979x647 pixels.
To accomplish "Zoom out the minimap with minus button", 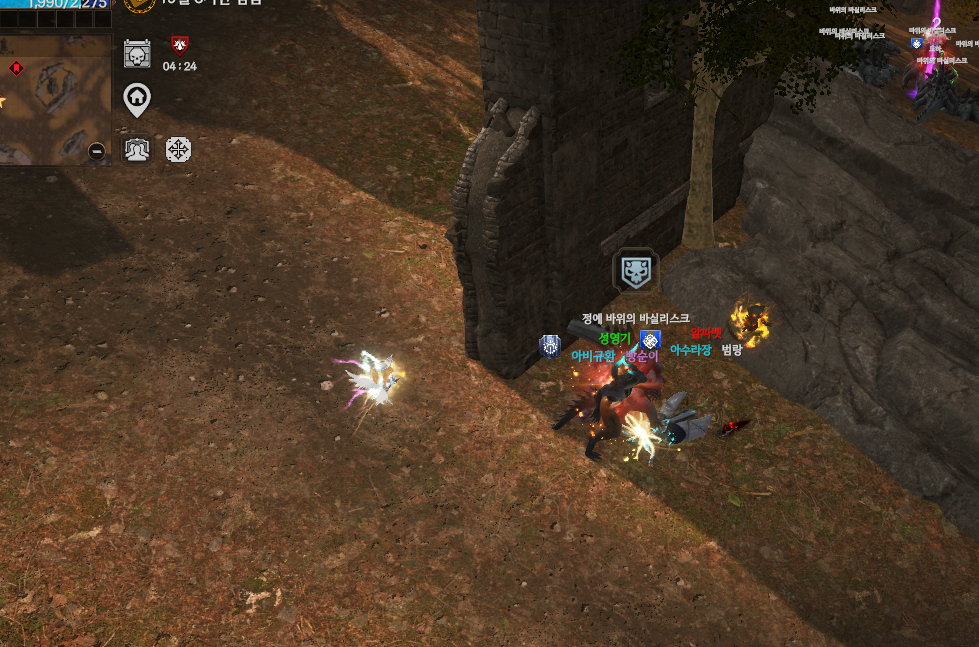I will tap(97, 151).
